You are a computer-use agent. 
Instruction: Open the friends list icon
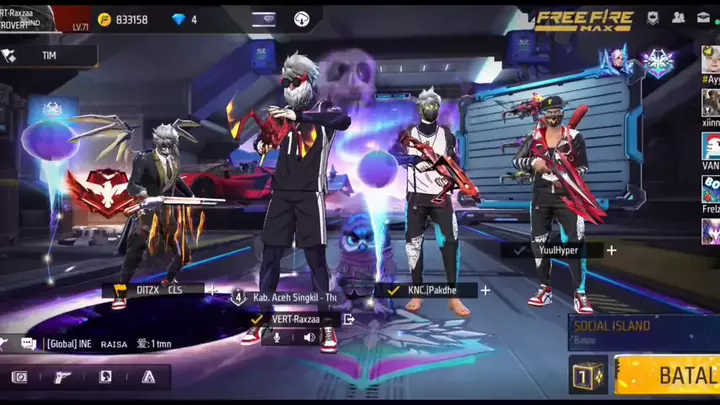[x=679, y=18]
